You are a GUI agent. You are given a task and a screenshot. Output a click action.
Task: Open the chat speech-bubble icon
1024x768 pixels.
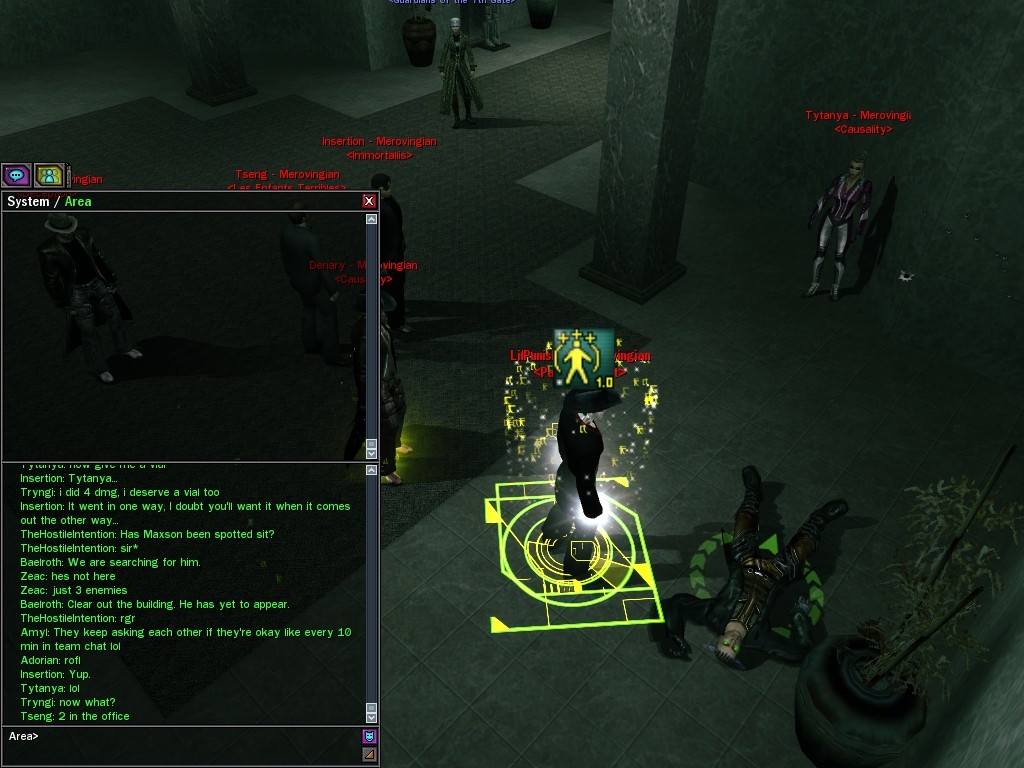tap(16, 176)
